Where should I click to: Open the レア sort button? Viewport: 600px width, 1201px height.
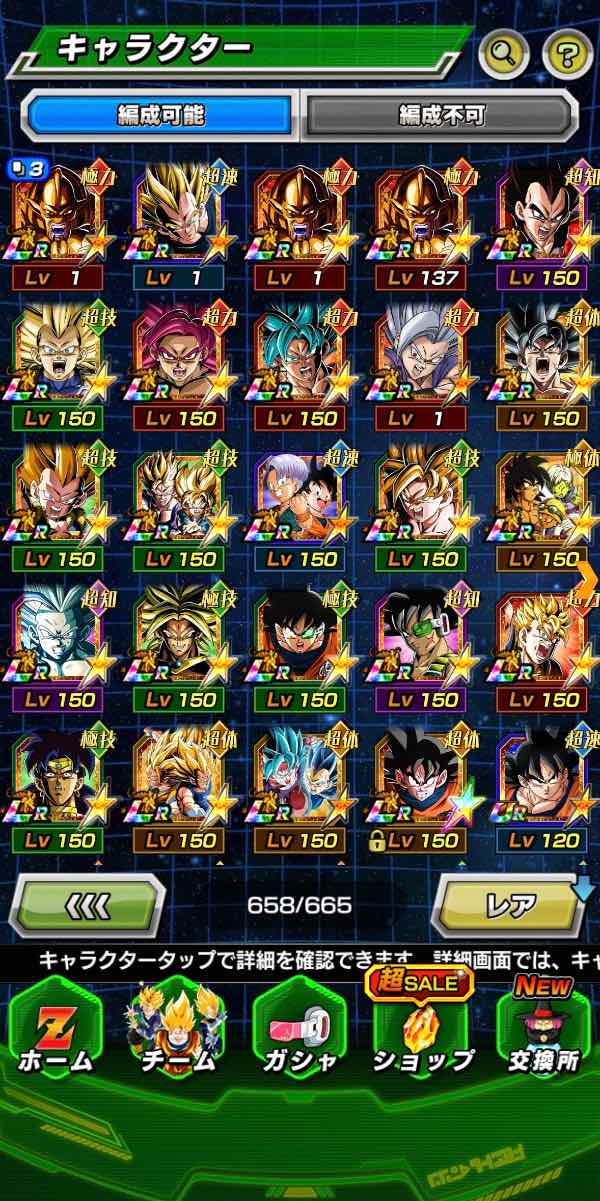pyautogui.click(x=510, y=906)
